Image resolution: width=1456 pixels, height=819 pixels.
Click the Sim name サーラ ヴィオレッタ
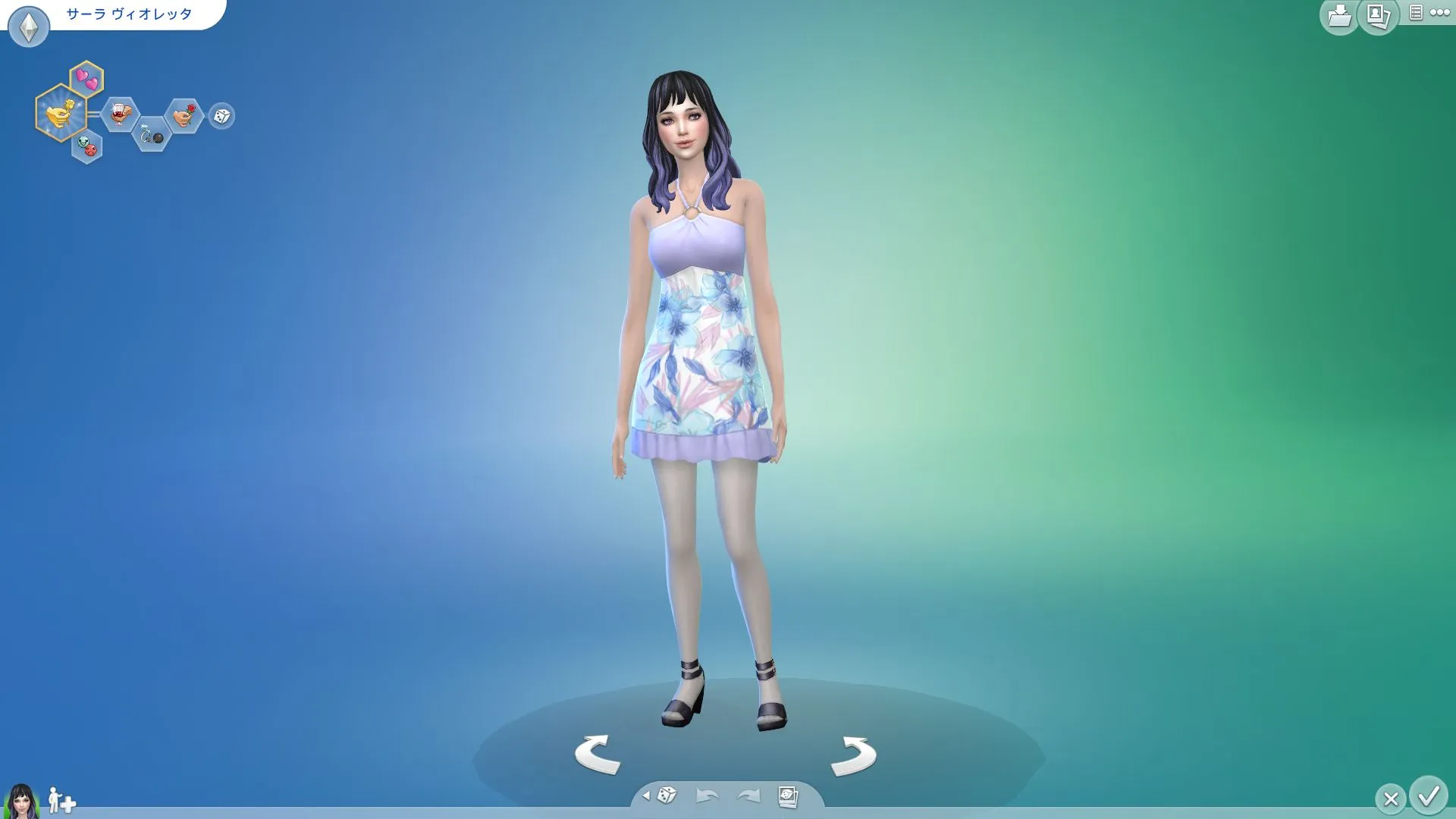(x=129, y=14)
